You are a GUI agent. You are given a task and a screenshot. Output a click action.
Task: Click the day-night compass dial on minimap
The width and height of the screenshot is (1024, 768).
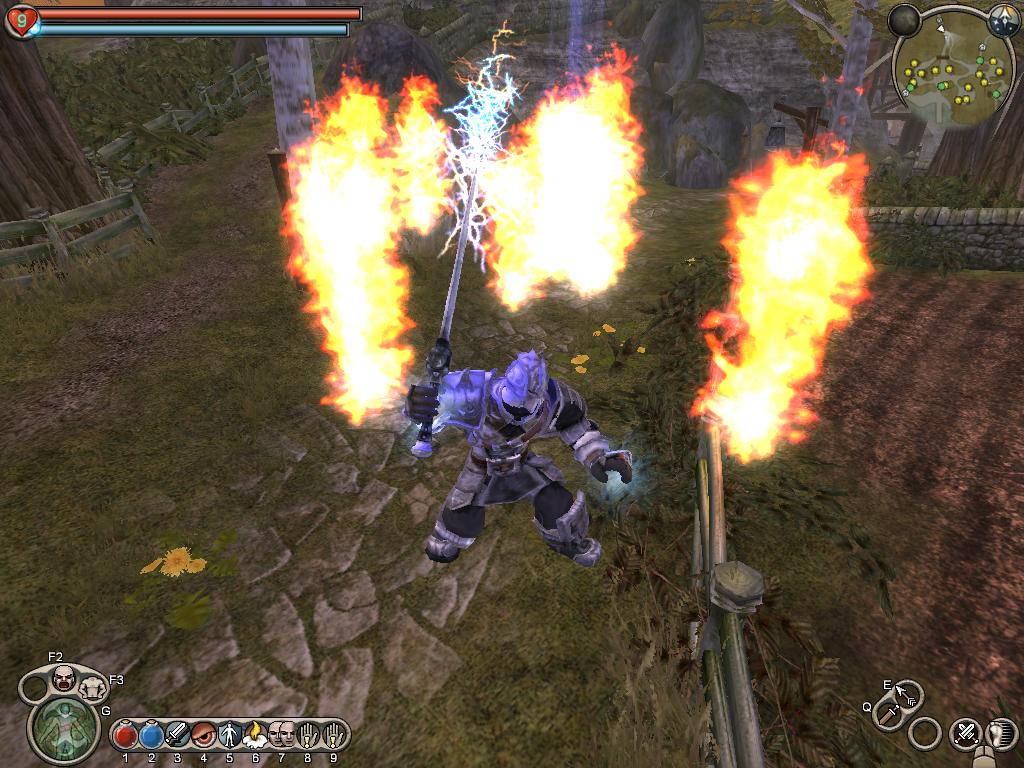pos(1003,18)
